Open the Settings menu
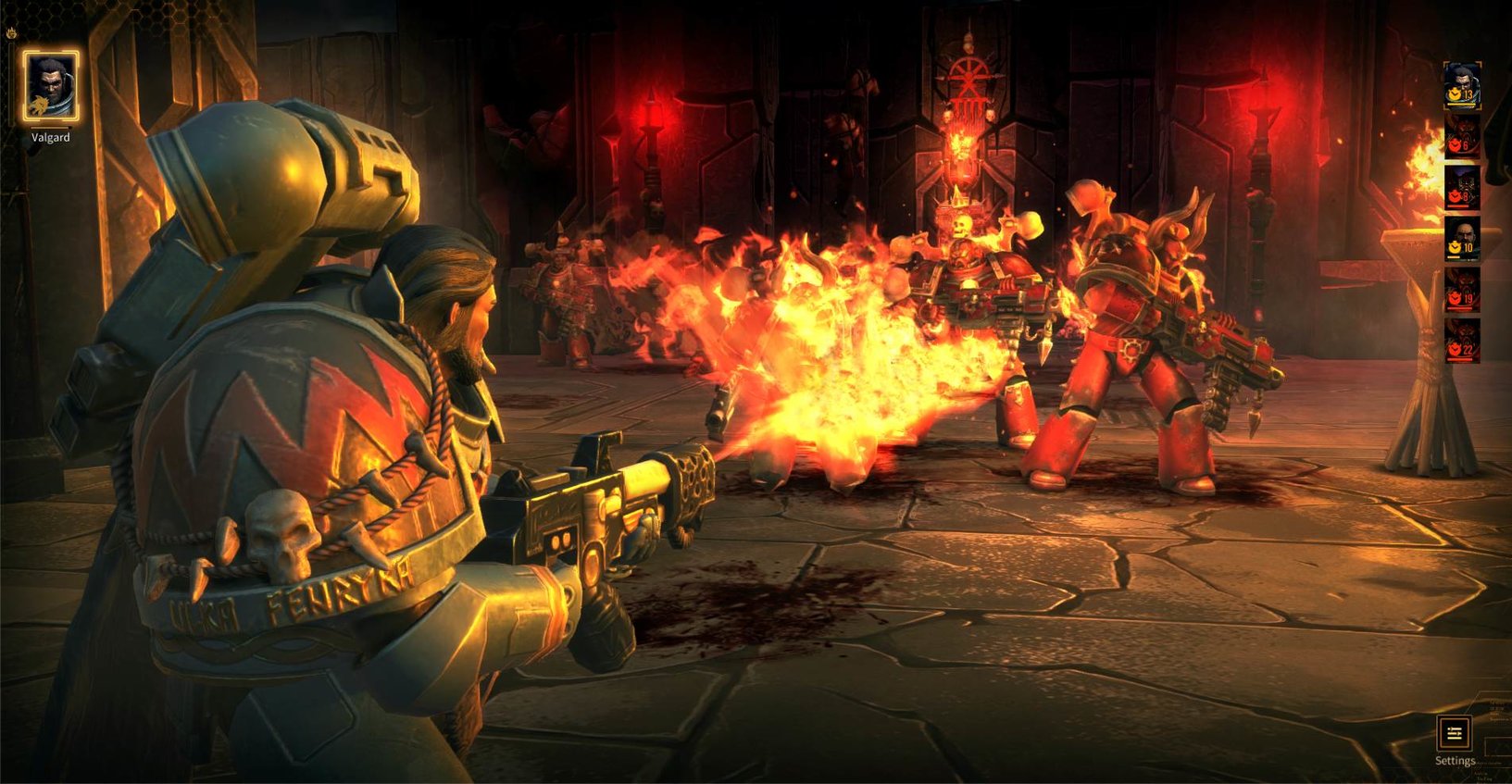 1454,734
